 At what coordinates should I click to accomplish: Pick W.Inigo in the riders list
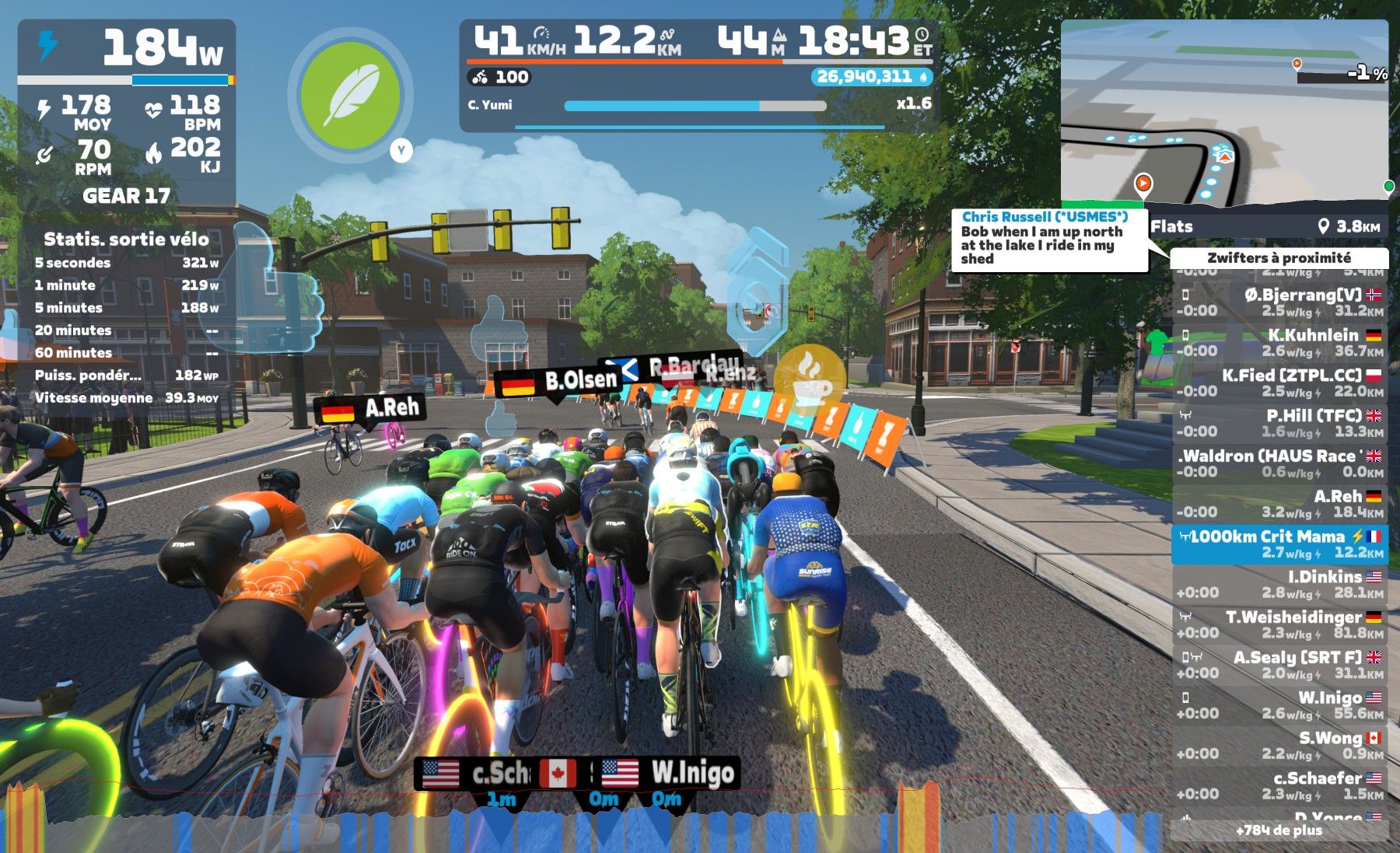[x=1279, y=704]
